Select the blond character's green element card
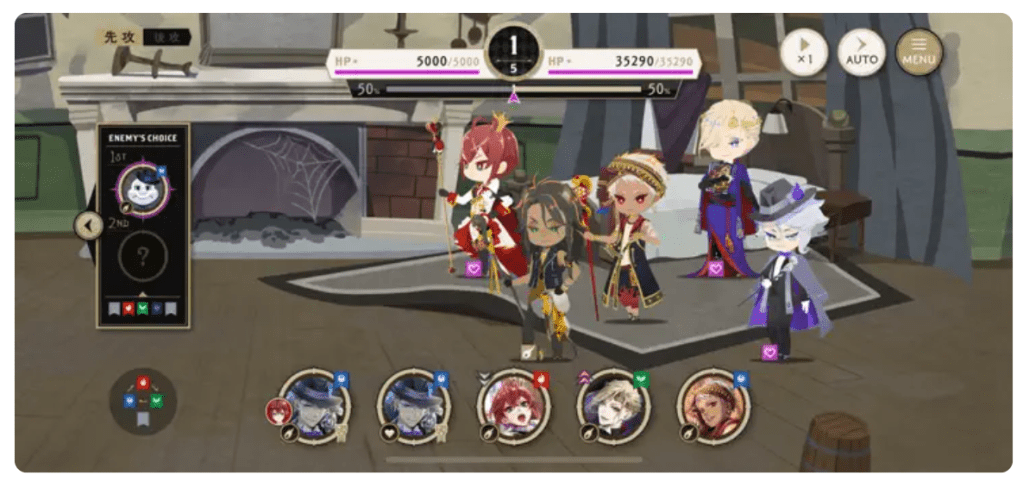The image size is (1023, 488). pos(613,405)
